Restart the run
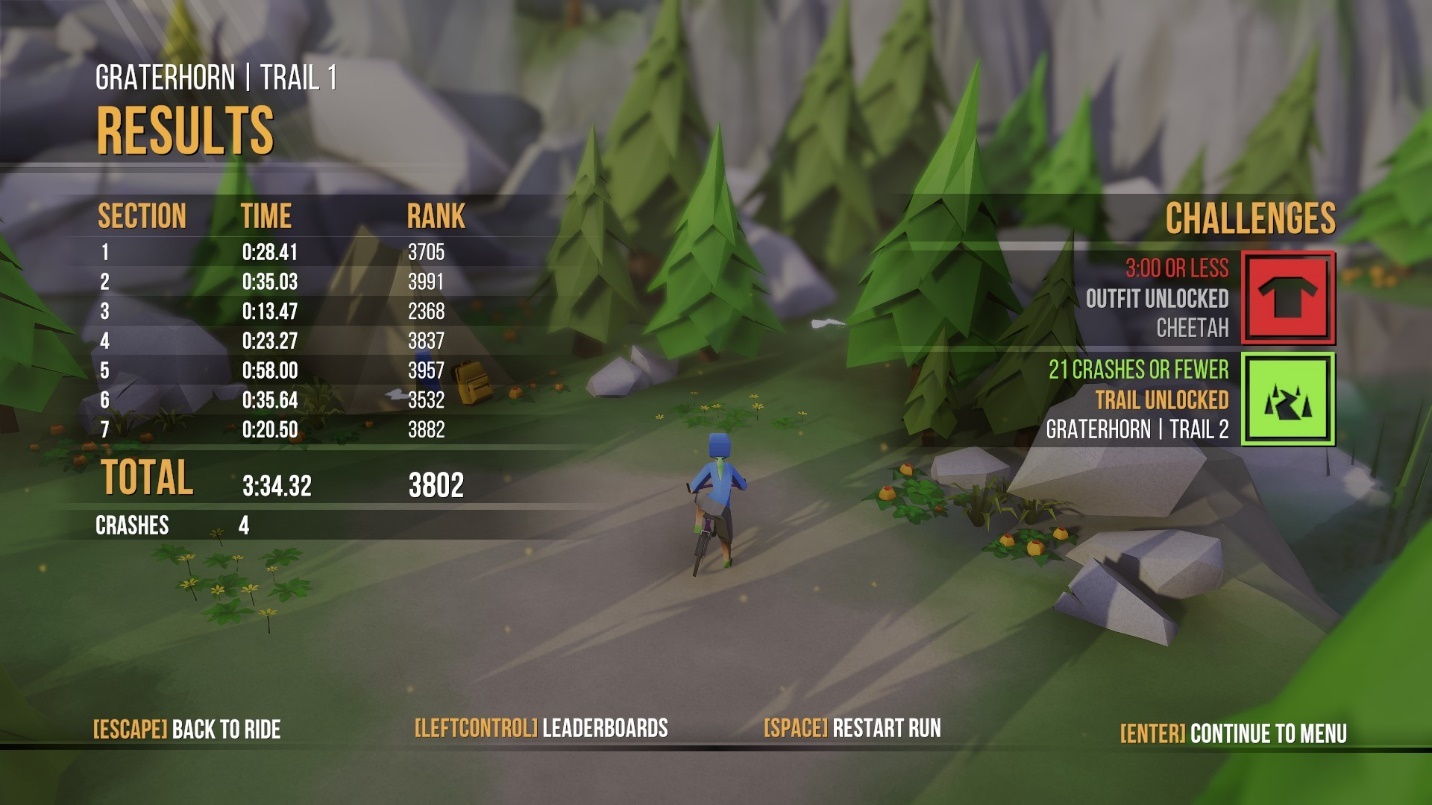 [852, 728]
